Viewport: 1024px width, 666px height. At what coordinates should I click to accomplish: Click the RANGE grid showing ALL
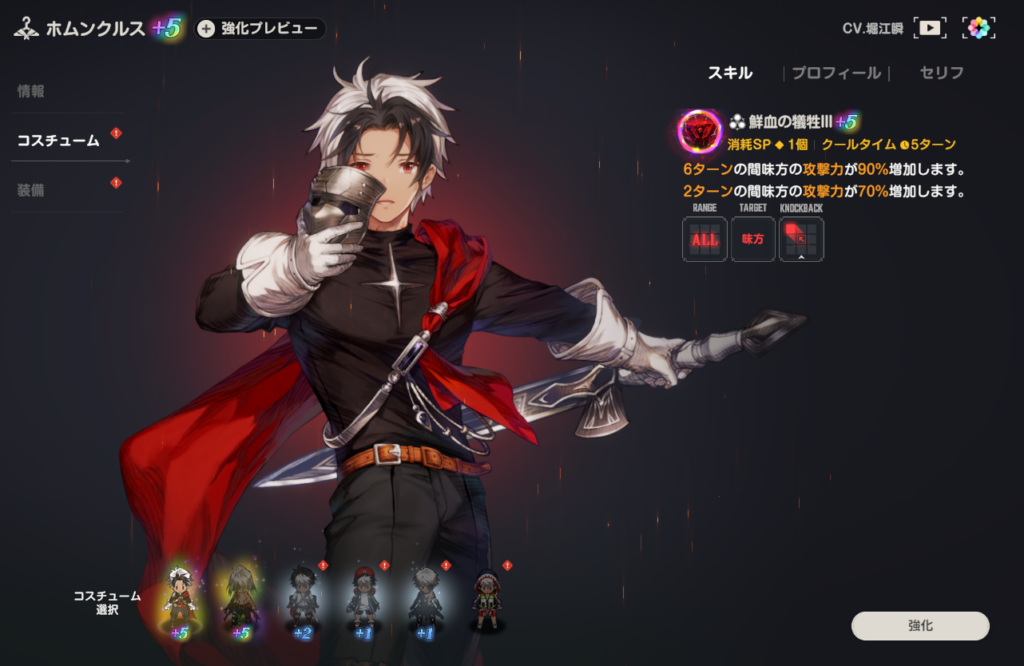click(x=705, y=240)
